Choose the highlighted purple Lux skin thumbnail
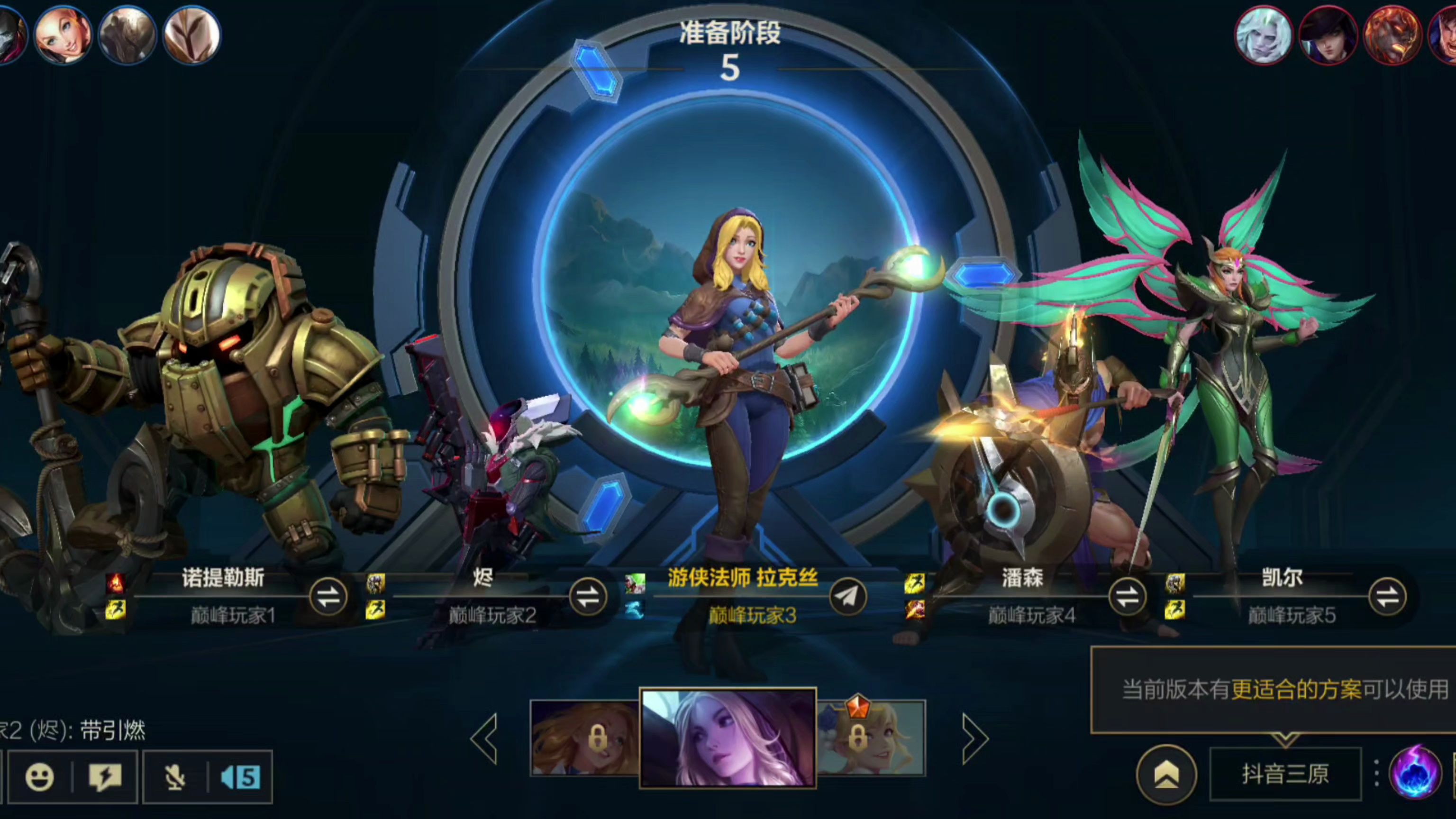The image size is (1456, 819). 728,738
